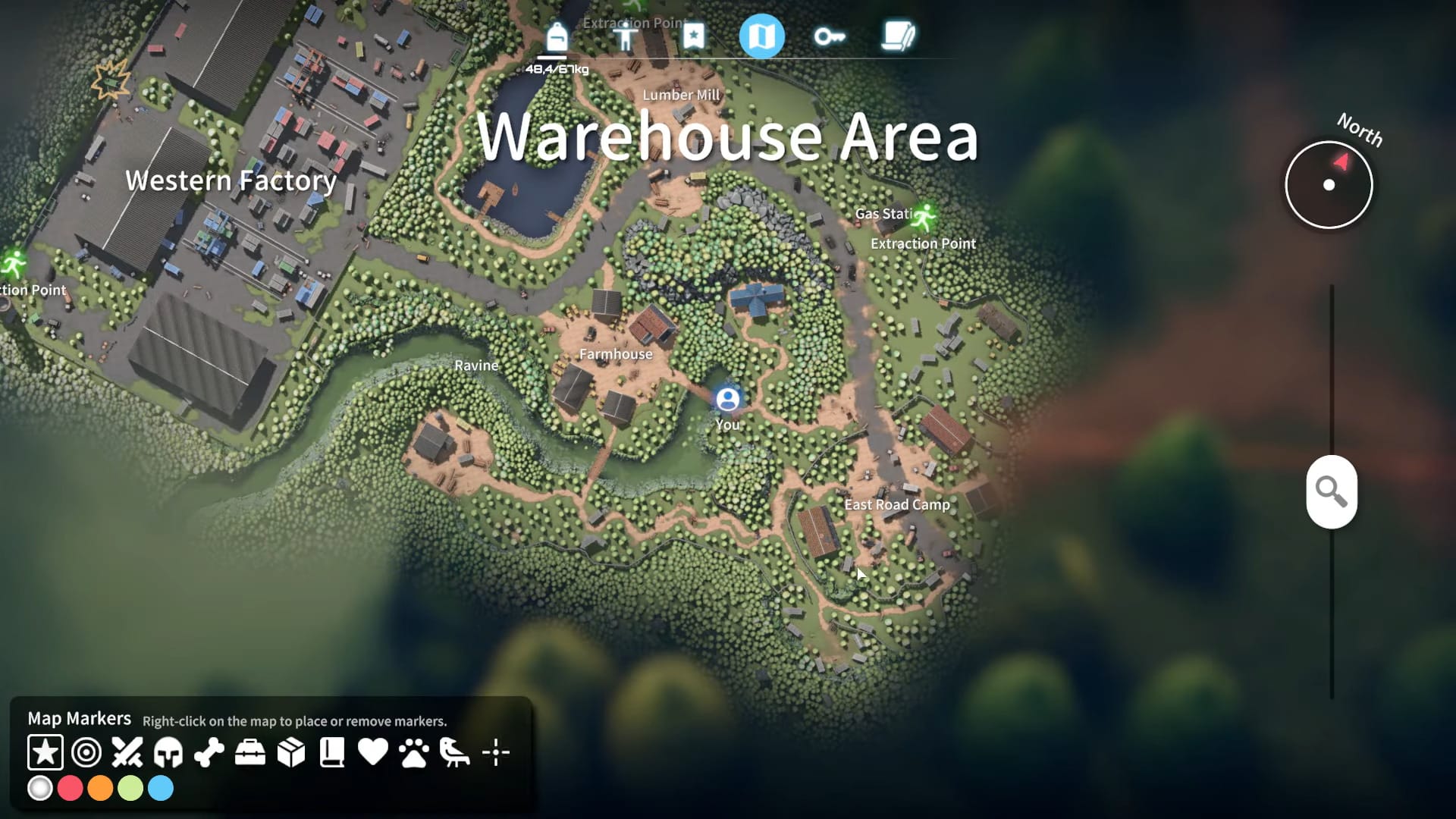This screenshot has height=819, width=1456.
Task: Pick the bone map marker icon
Action: 210,752
